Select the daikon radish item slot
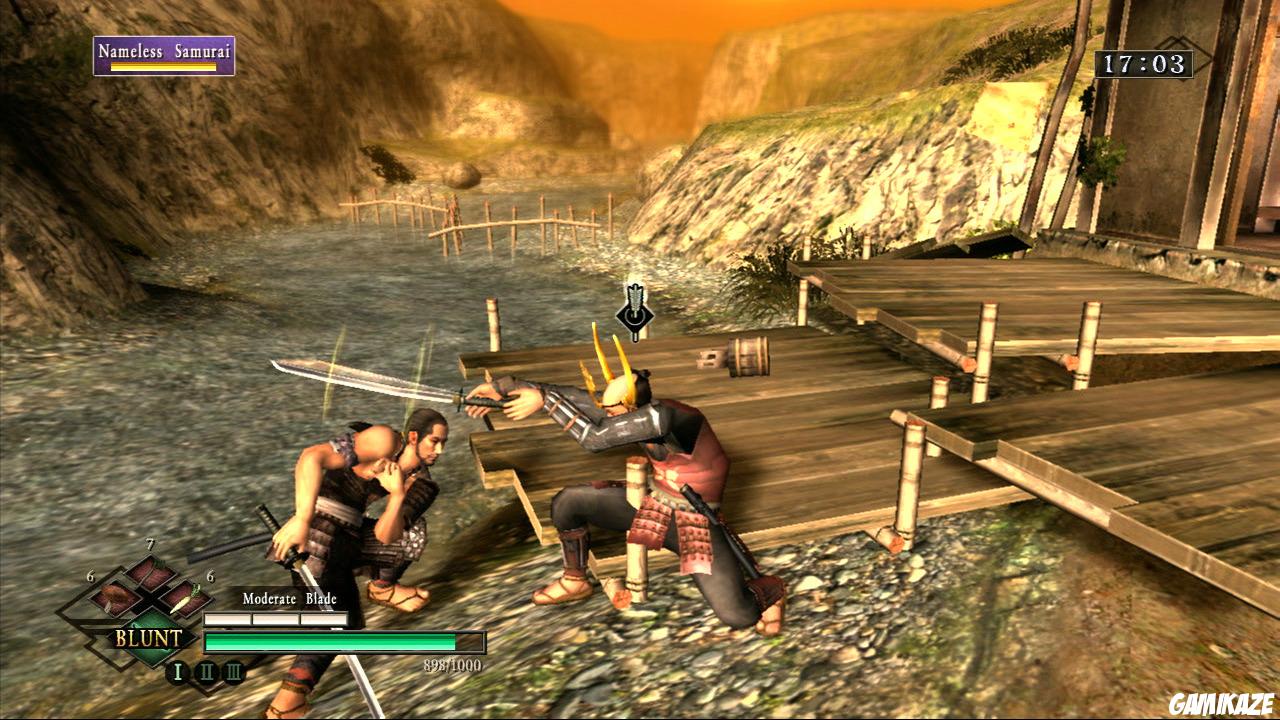The image size is (1280, 720). click(x=184, y=600)
